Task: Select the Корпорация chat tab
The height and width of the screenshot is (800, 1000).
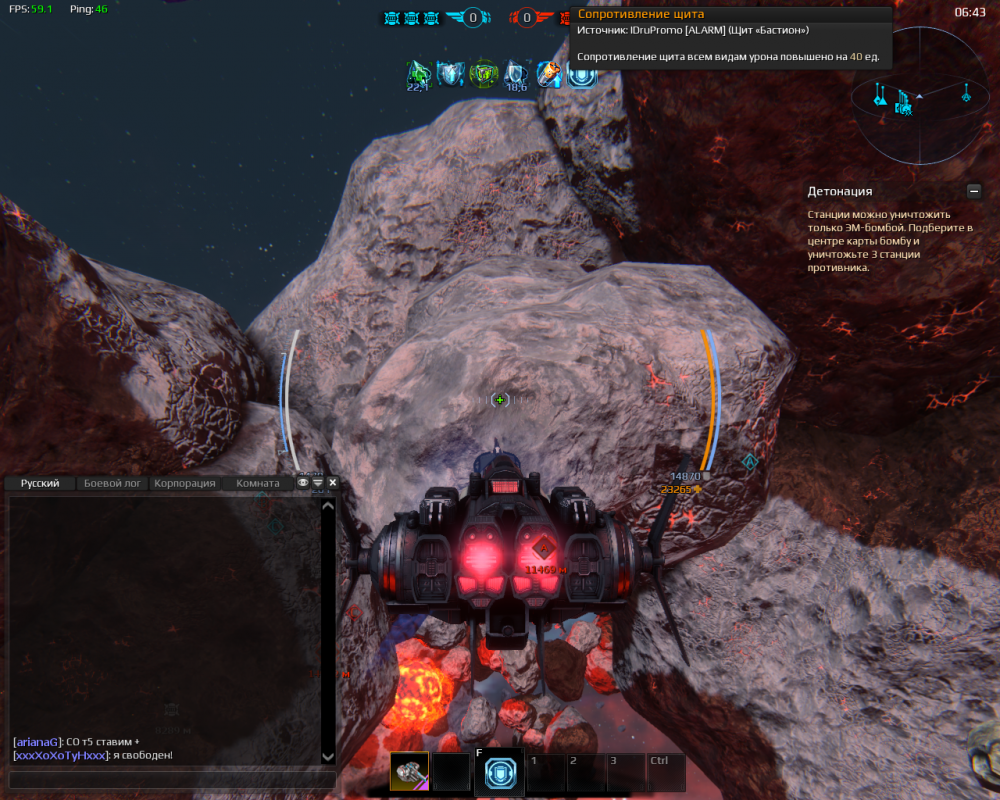Action: [x=185, y=483]
